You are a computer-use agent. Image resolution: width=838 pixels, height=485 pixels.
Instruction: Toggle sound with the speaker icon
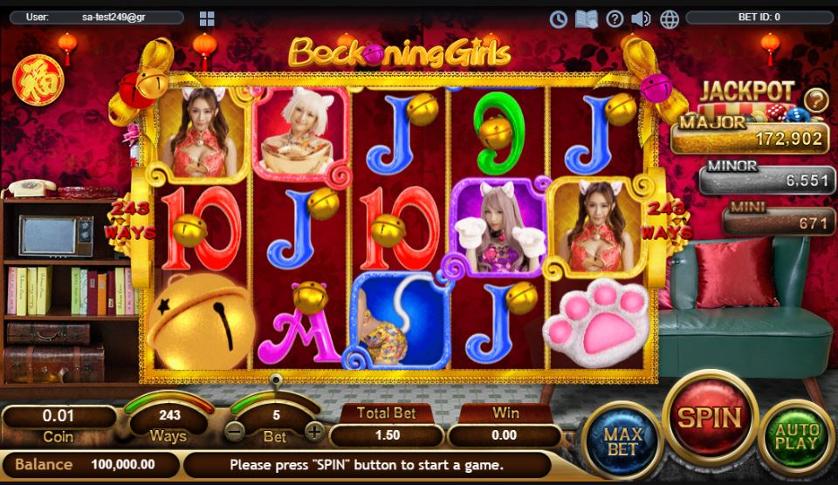pyautogui.click(x=641, y=19)
